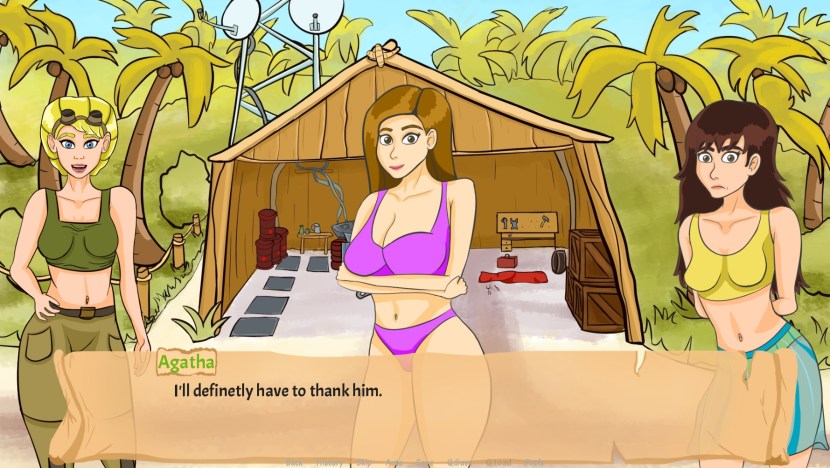Quick save with Q.Save

click(457, 463)
